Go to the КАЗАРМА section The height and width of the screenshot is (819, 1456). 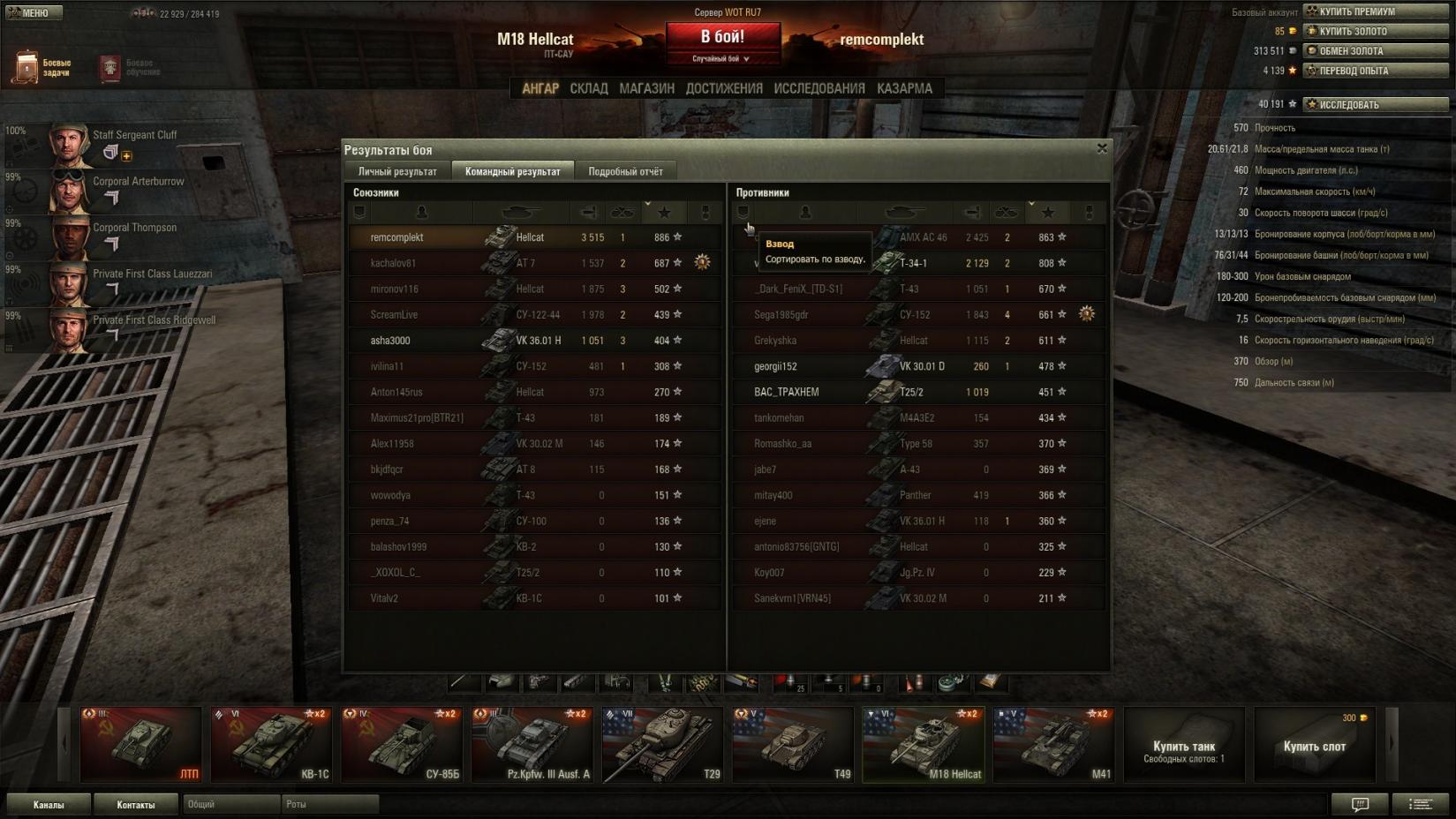point(904,88)
